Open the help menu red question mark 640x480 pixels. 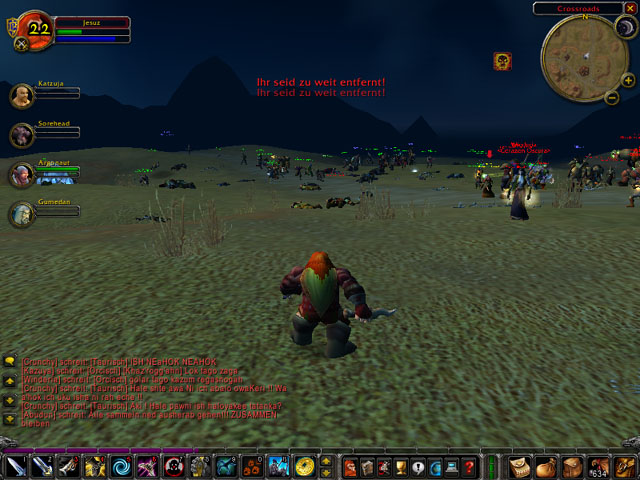point(469,467)
